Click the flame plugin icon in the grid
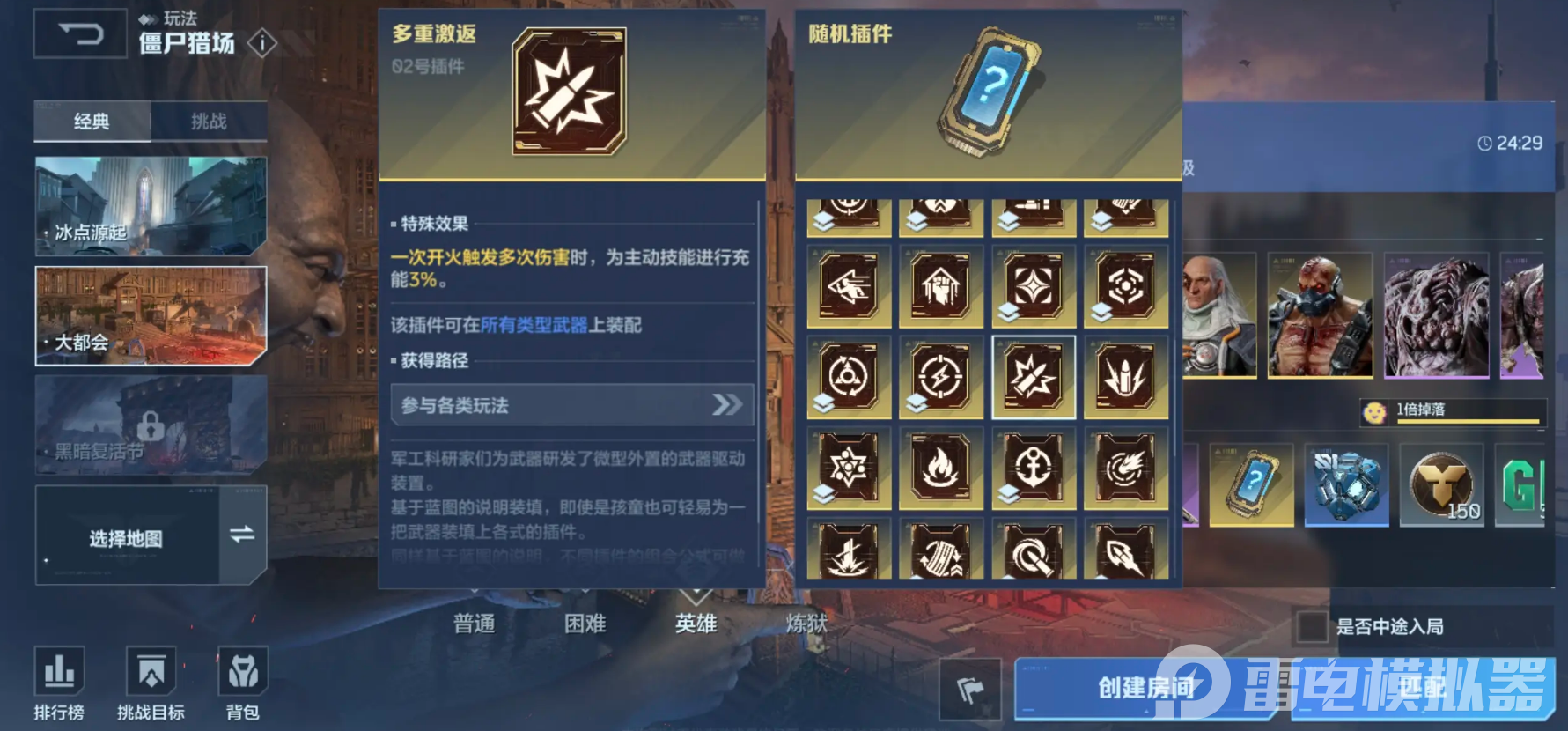 tap(942, 469)
